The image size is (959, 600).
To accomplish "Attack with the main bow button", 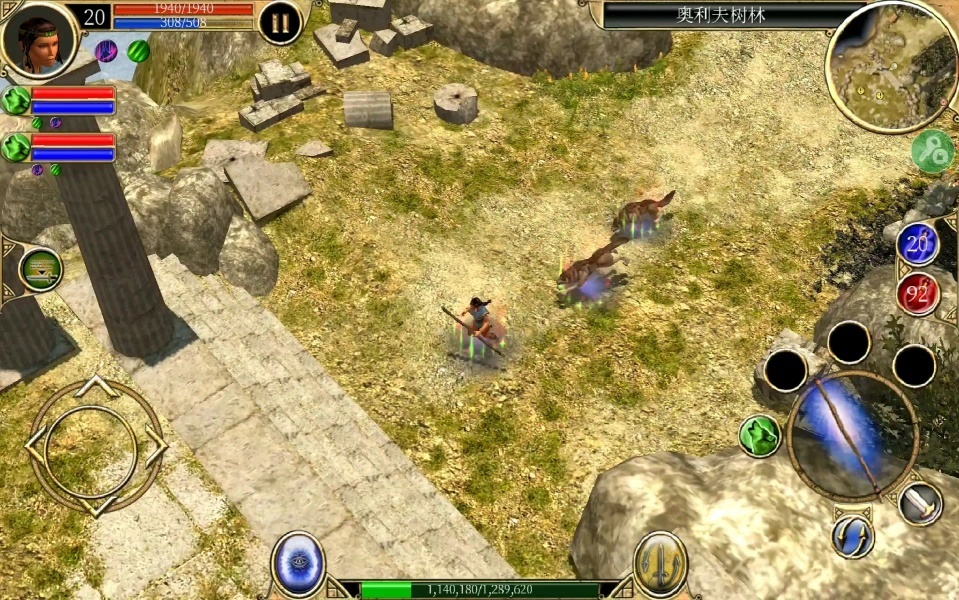I will (852, 433).
